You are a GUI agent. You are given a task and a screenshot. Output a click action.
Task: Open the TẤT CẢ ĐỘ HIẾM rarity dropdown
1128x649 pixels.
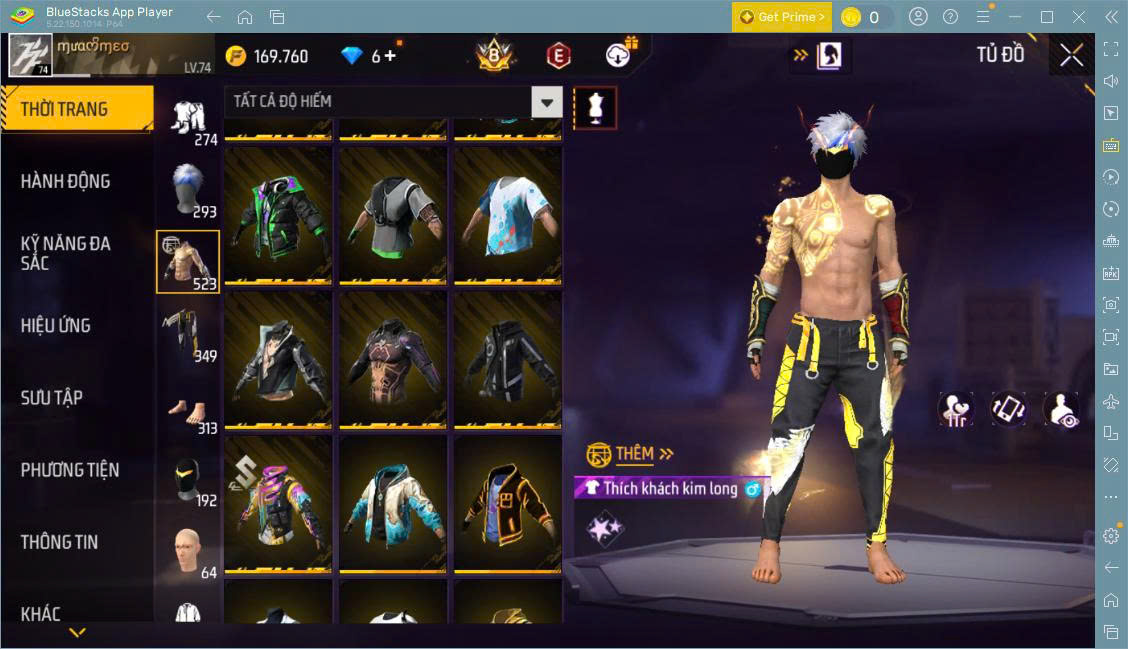[546, 101]
